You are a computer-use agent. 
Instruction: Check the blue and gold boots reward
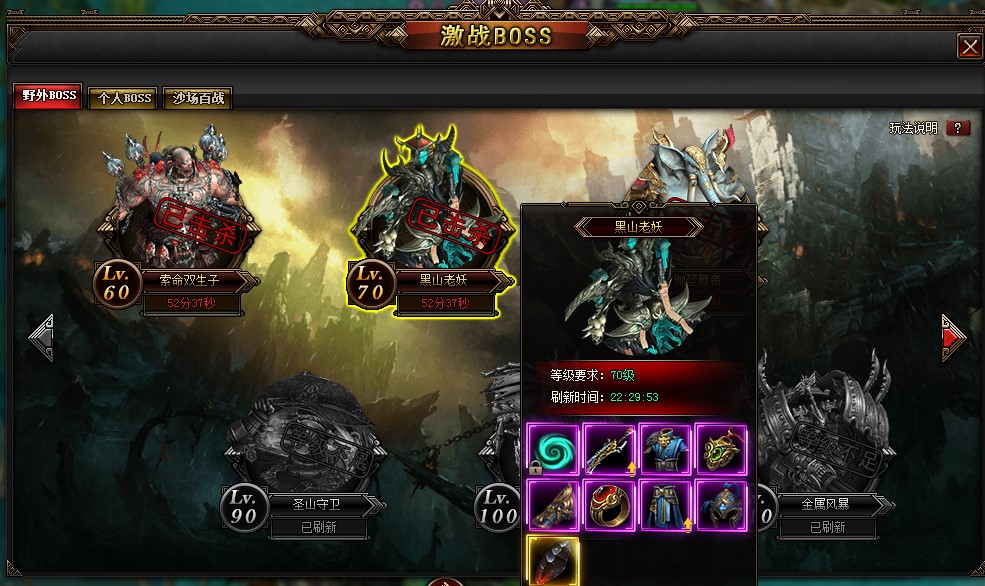(x=553, y=505)
